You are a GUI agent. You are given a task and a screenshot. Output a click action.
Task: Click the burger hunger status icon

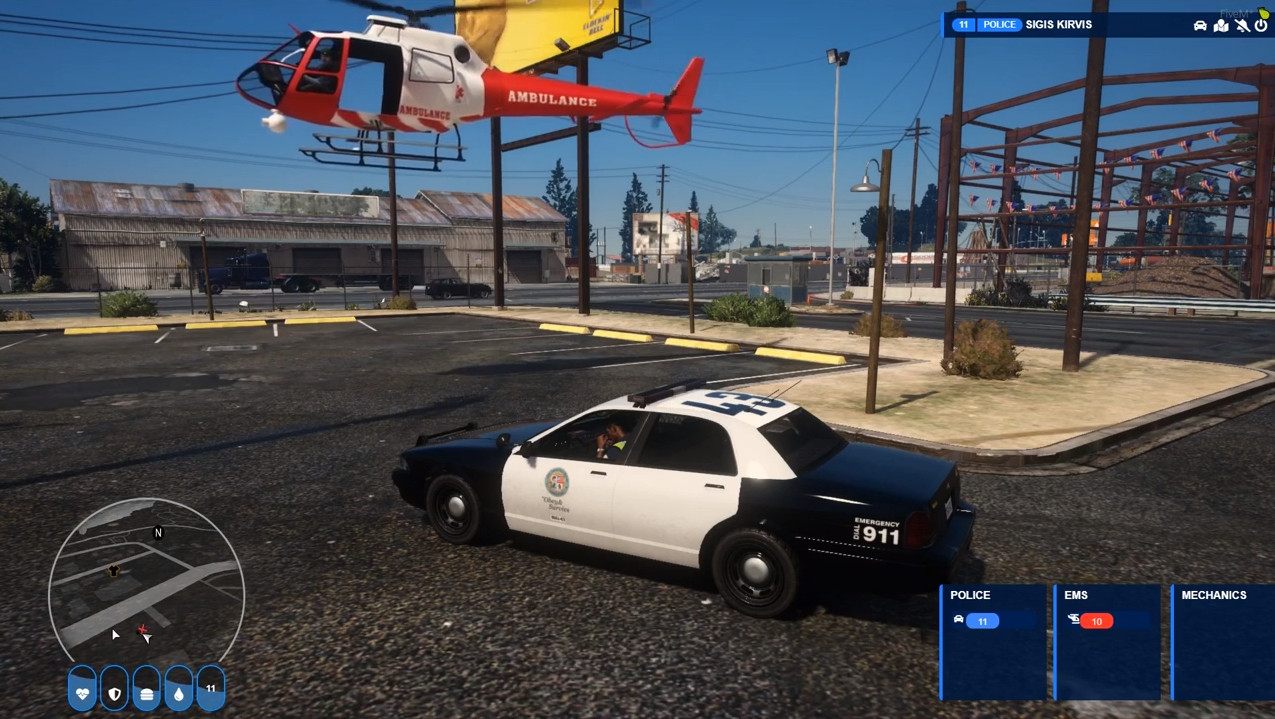pos(147,690)
